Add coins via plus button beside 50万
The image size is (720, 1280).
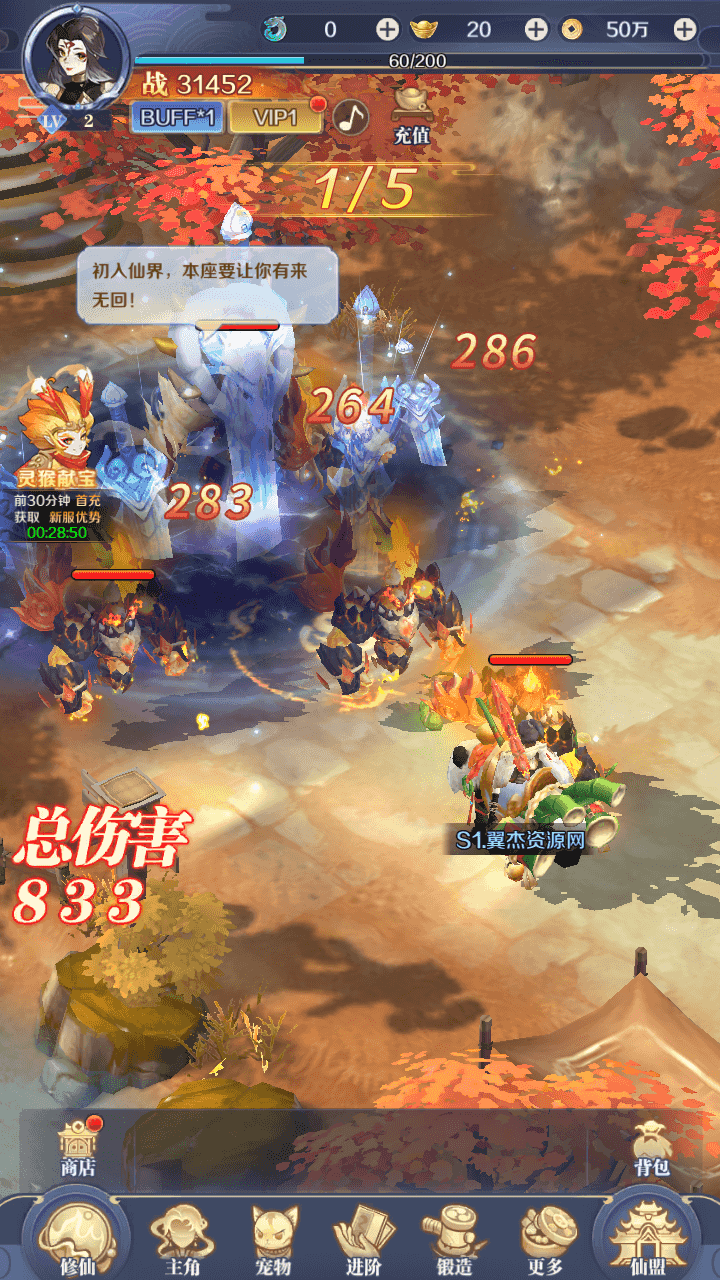click(684, 30)
